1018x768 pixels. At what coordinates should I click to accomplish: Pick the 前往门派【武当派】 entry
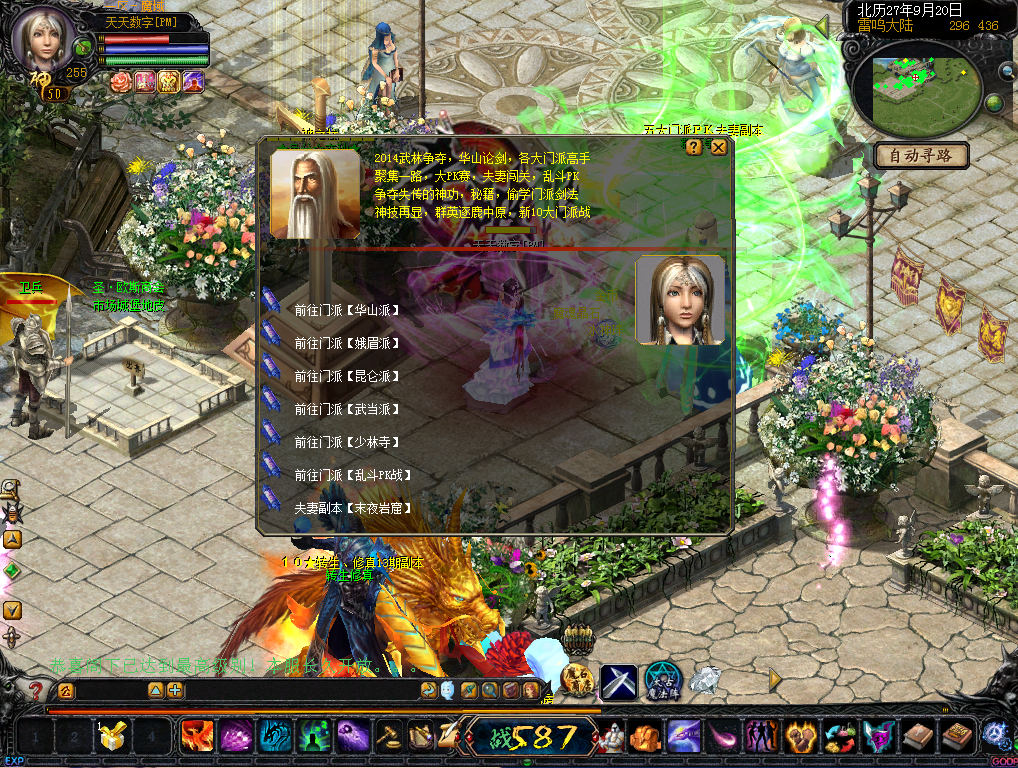point(347,409)
